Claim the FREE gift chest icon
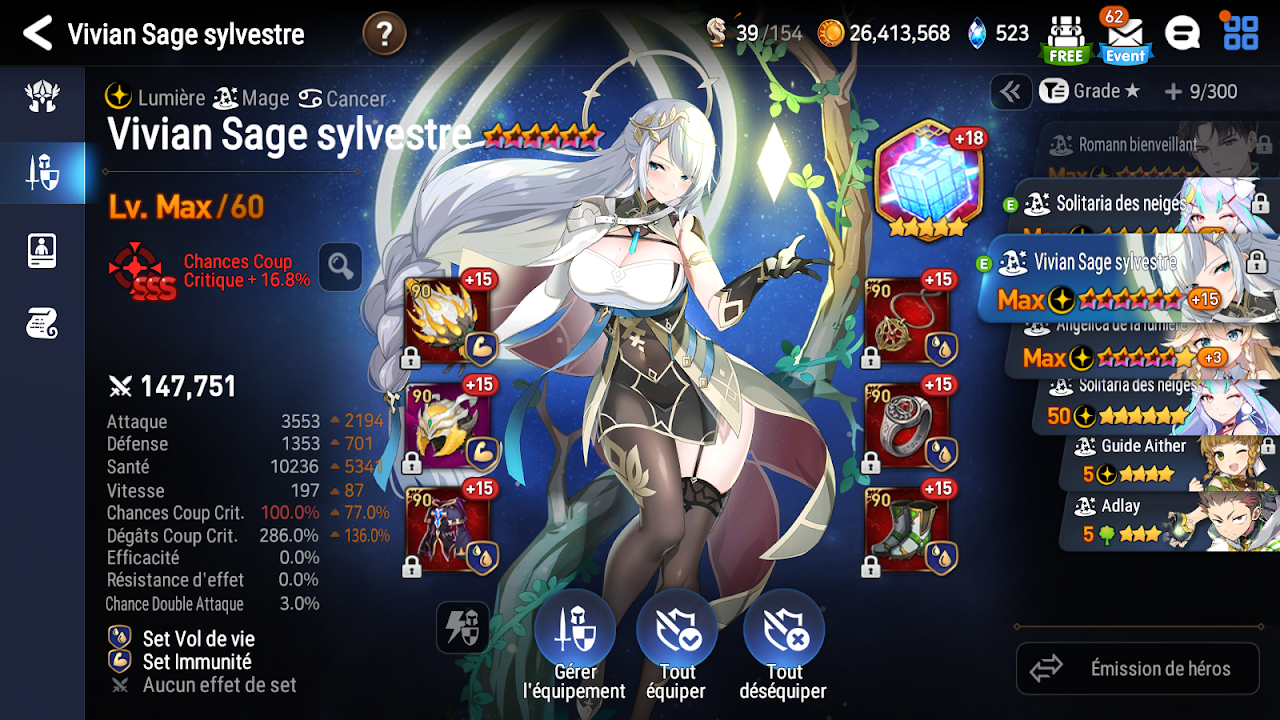Image resolution: width=1280 pixels, height=720 pixels. [1065, 38]
